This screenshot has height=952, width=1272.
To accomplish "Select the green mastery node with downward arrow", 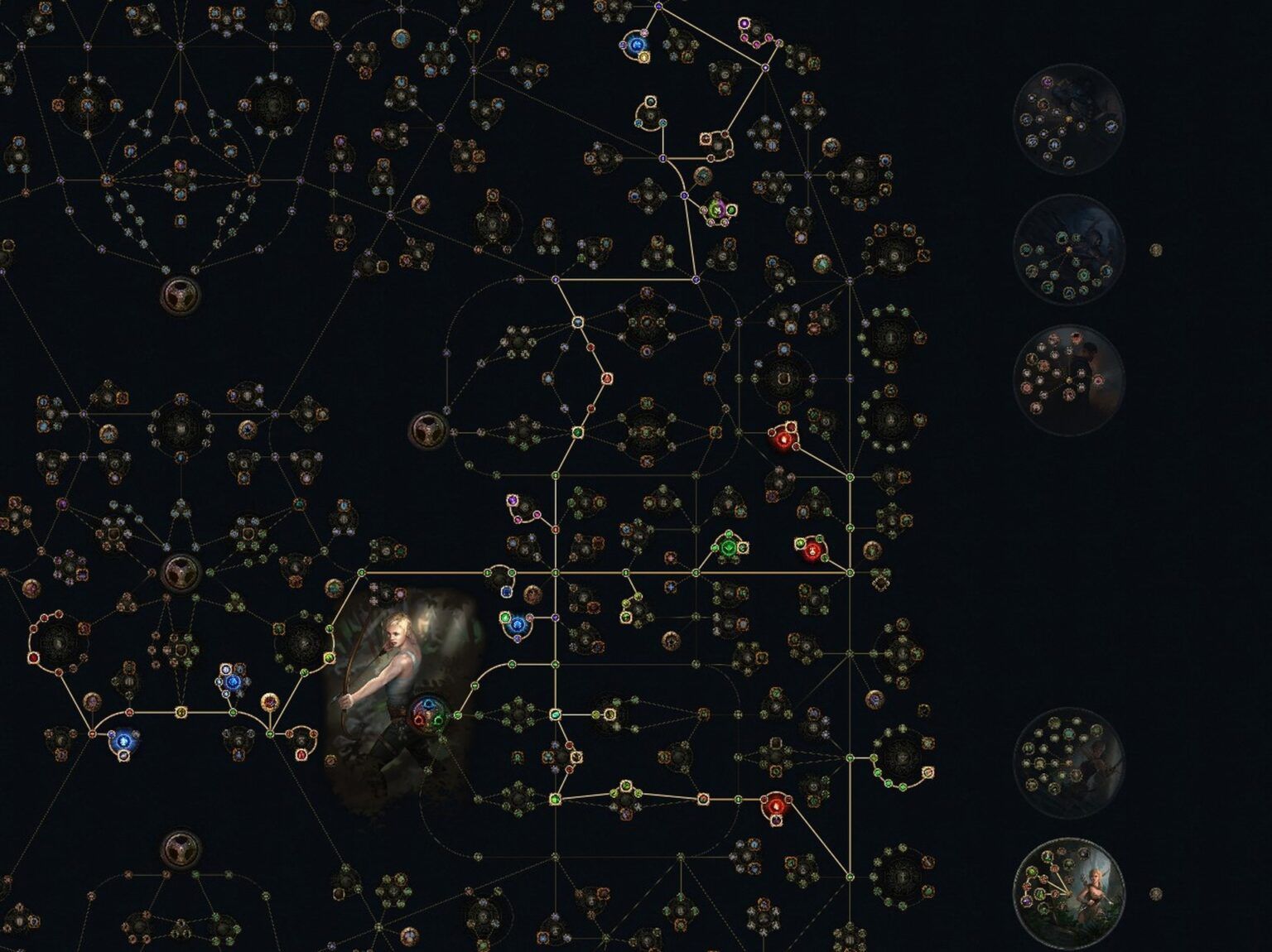I will tap(728, 547).
